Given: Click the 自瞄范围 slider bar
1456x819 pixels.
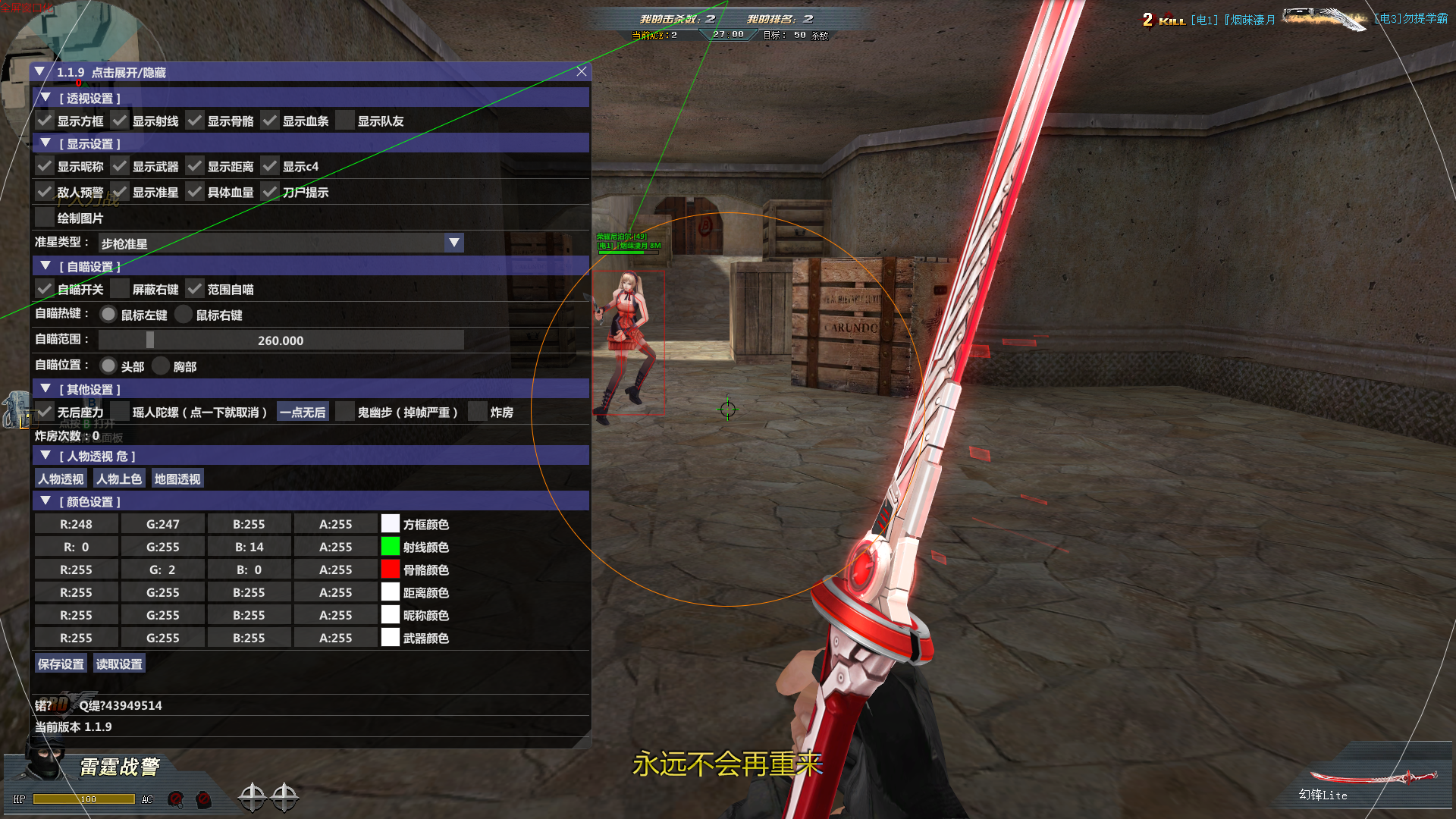Looking at the screenshot, I should click(281, 340).
